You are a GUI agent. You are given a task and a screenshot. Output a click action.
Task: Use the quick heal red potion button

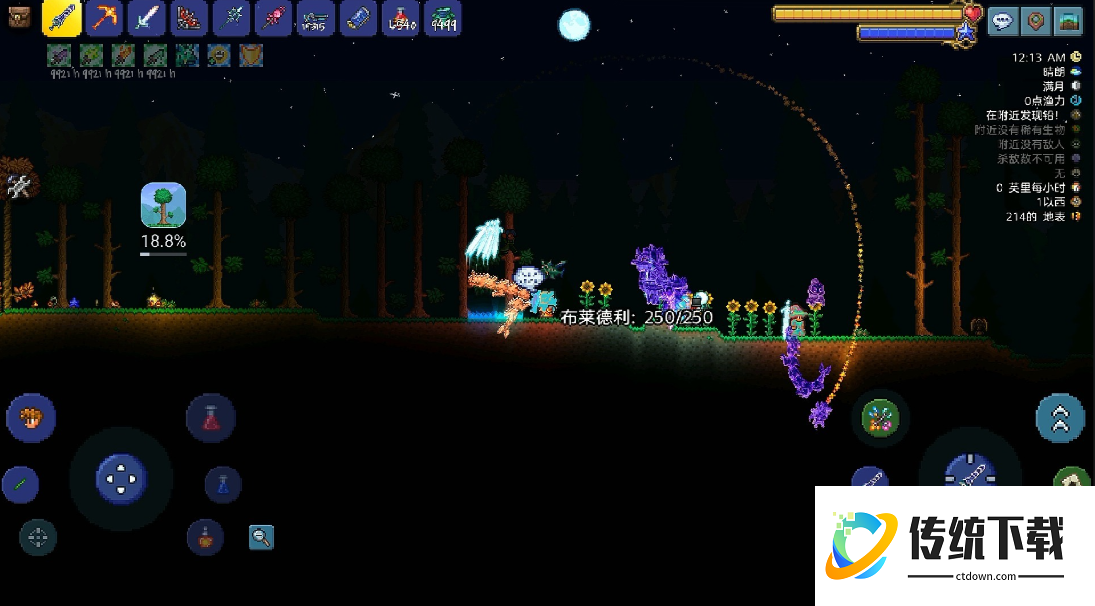[211, 418]
